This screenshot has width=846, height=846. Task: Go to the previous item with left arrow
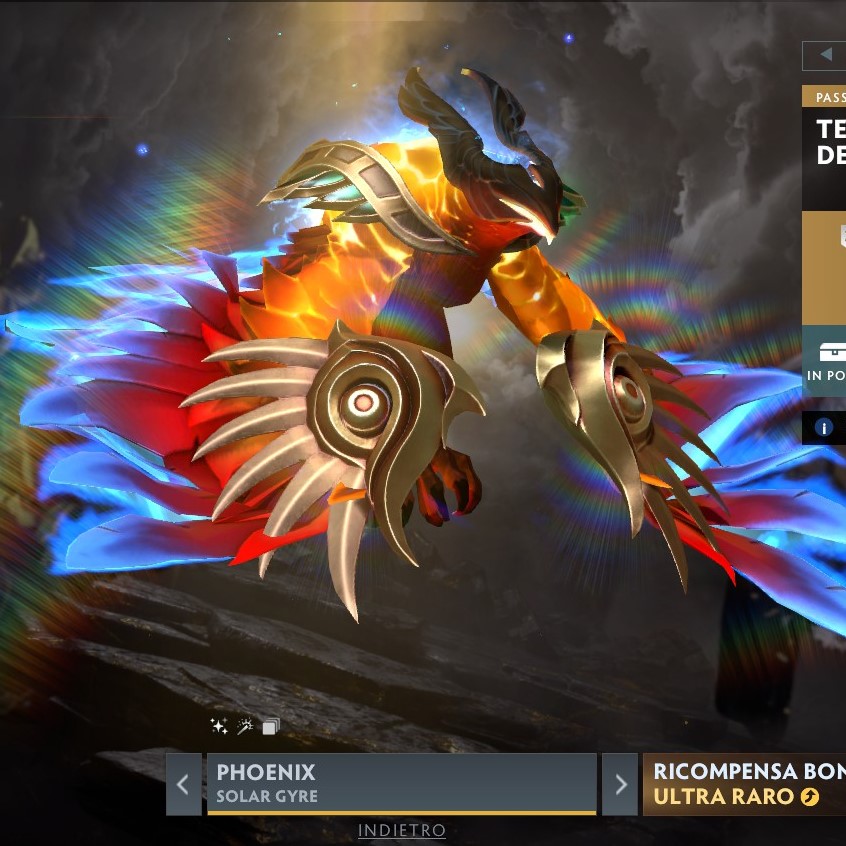[183, 784]
